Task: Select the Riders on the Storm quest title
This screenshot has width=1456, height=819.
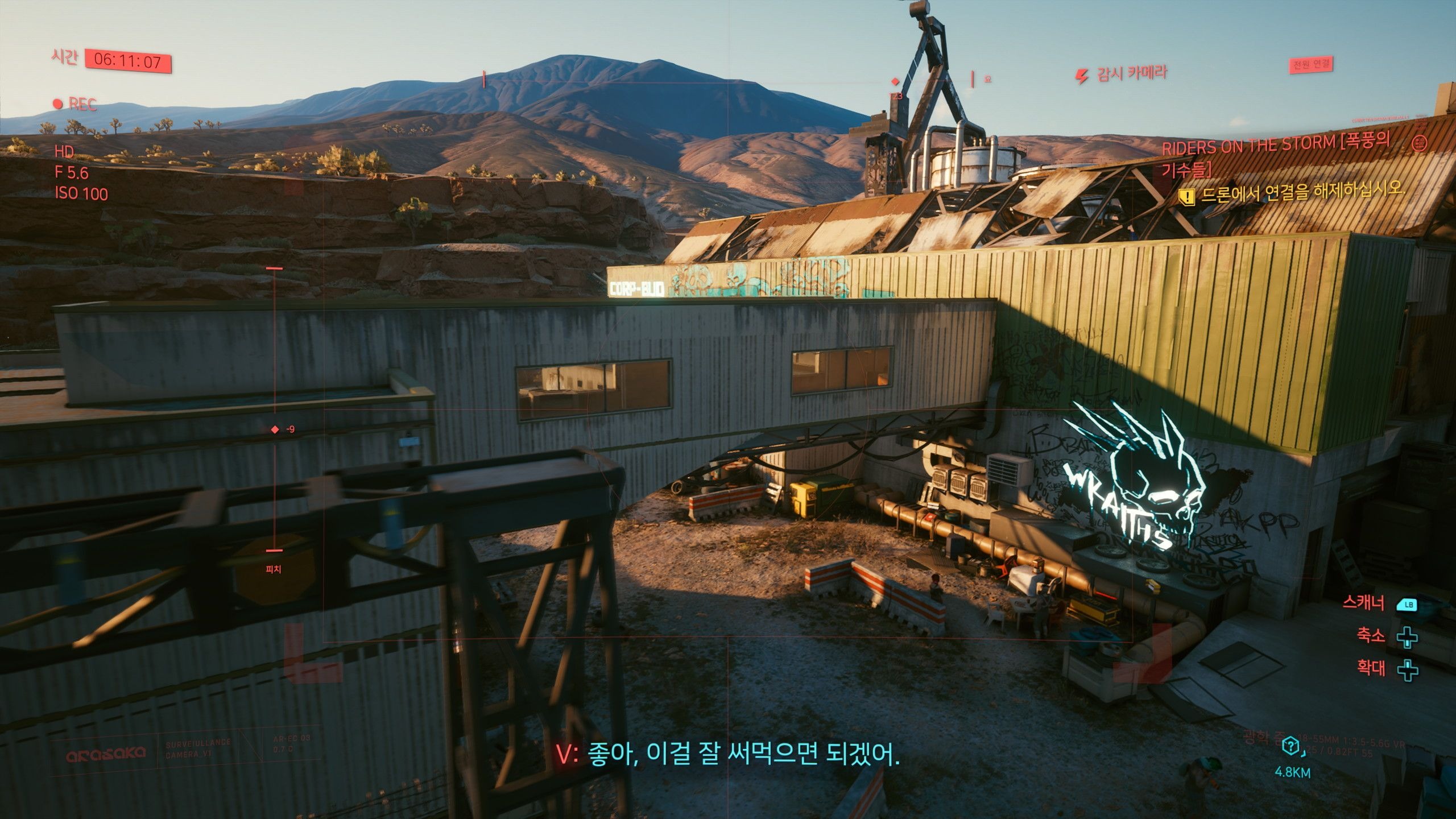Action: (x=1274, y=154)
